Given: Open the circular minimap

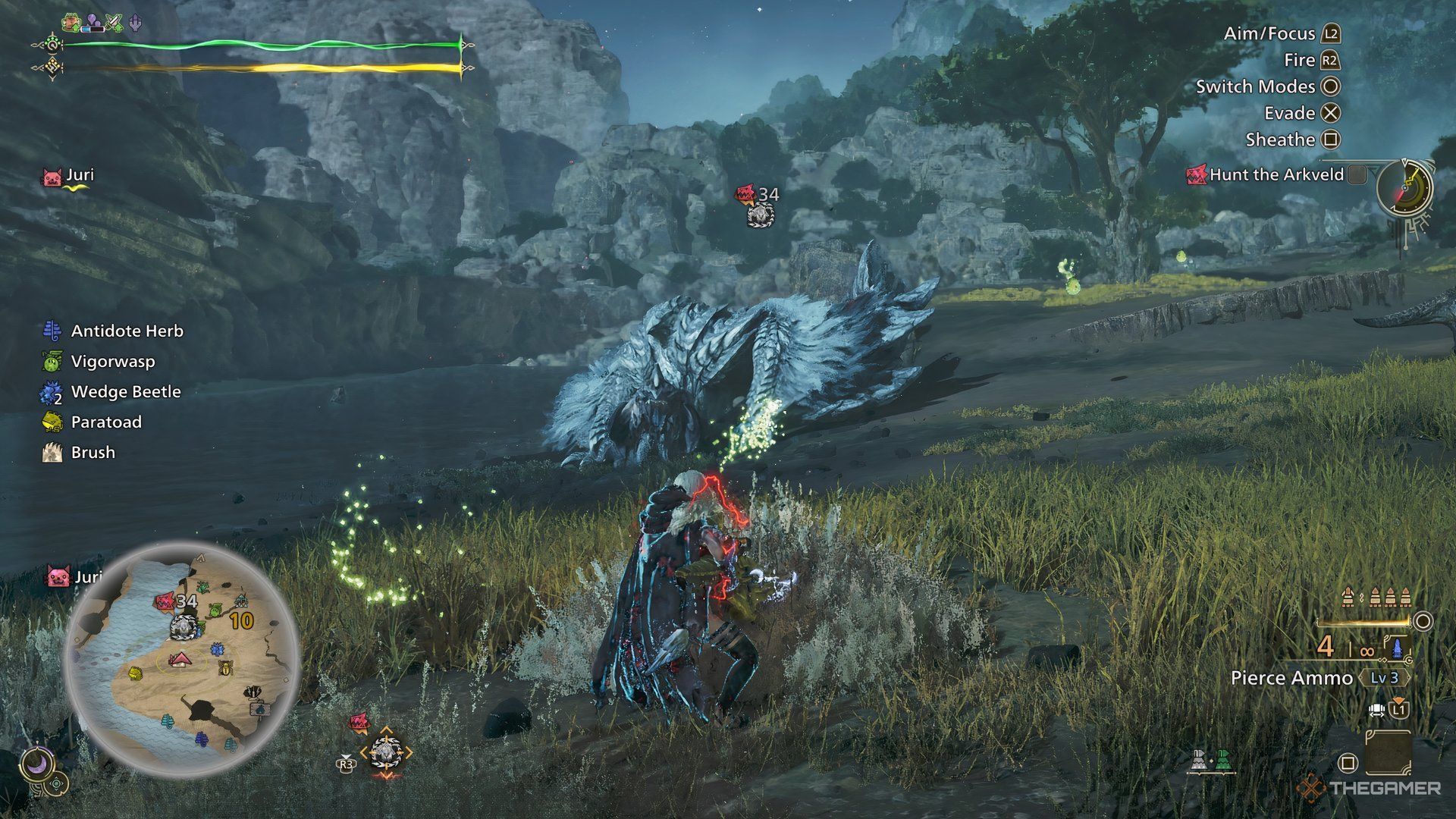Looking at the screenshot, I should pos(182,658).
